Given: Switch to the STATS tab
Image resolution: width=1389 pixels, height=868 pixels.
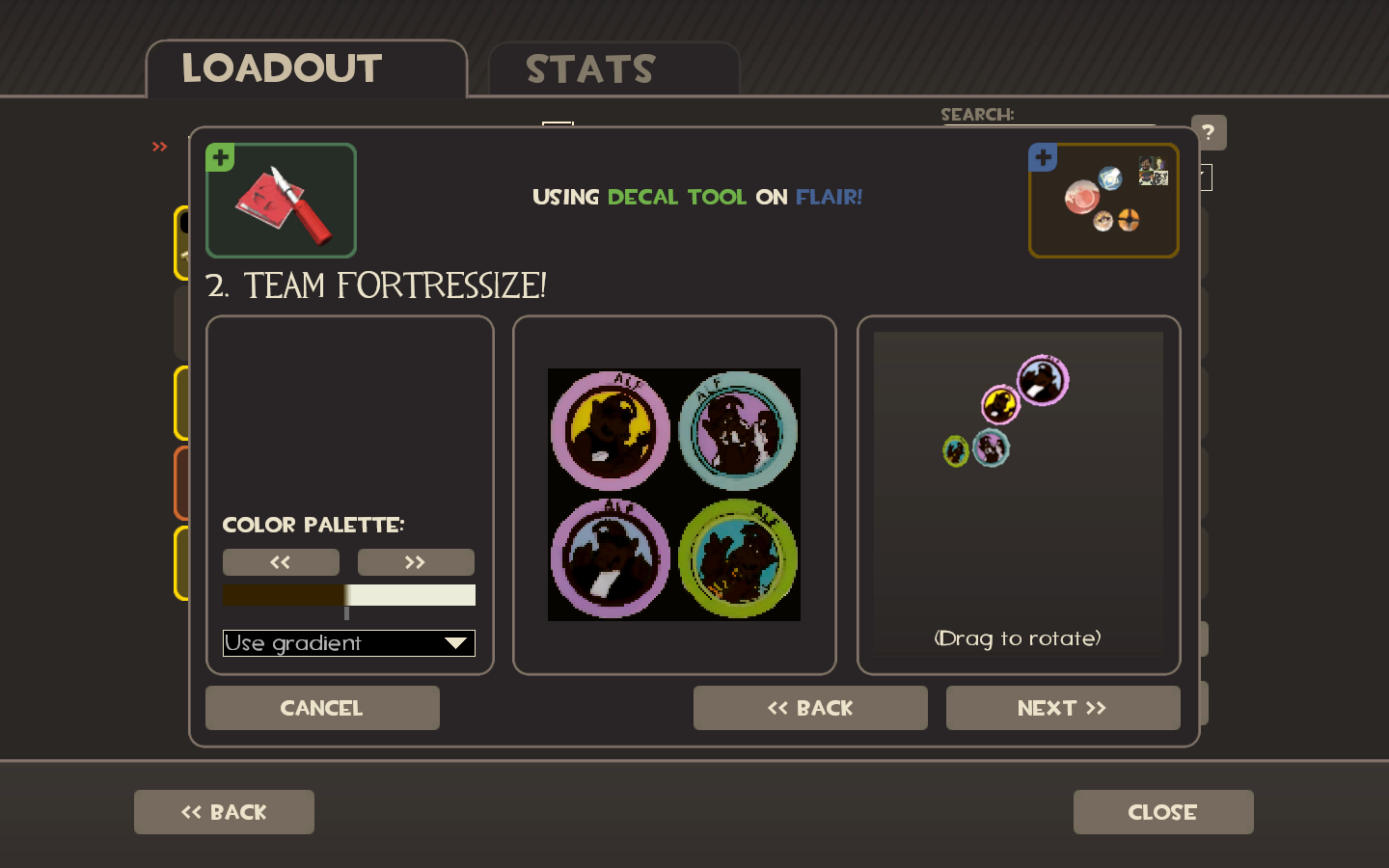Looking at the screenshot, I should click(x=589, y=68).
